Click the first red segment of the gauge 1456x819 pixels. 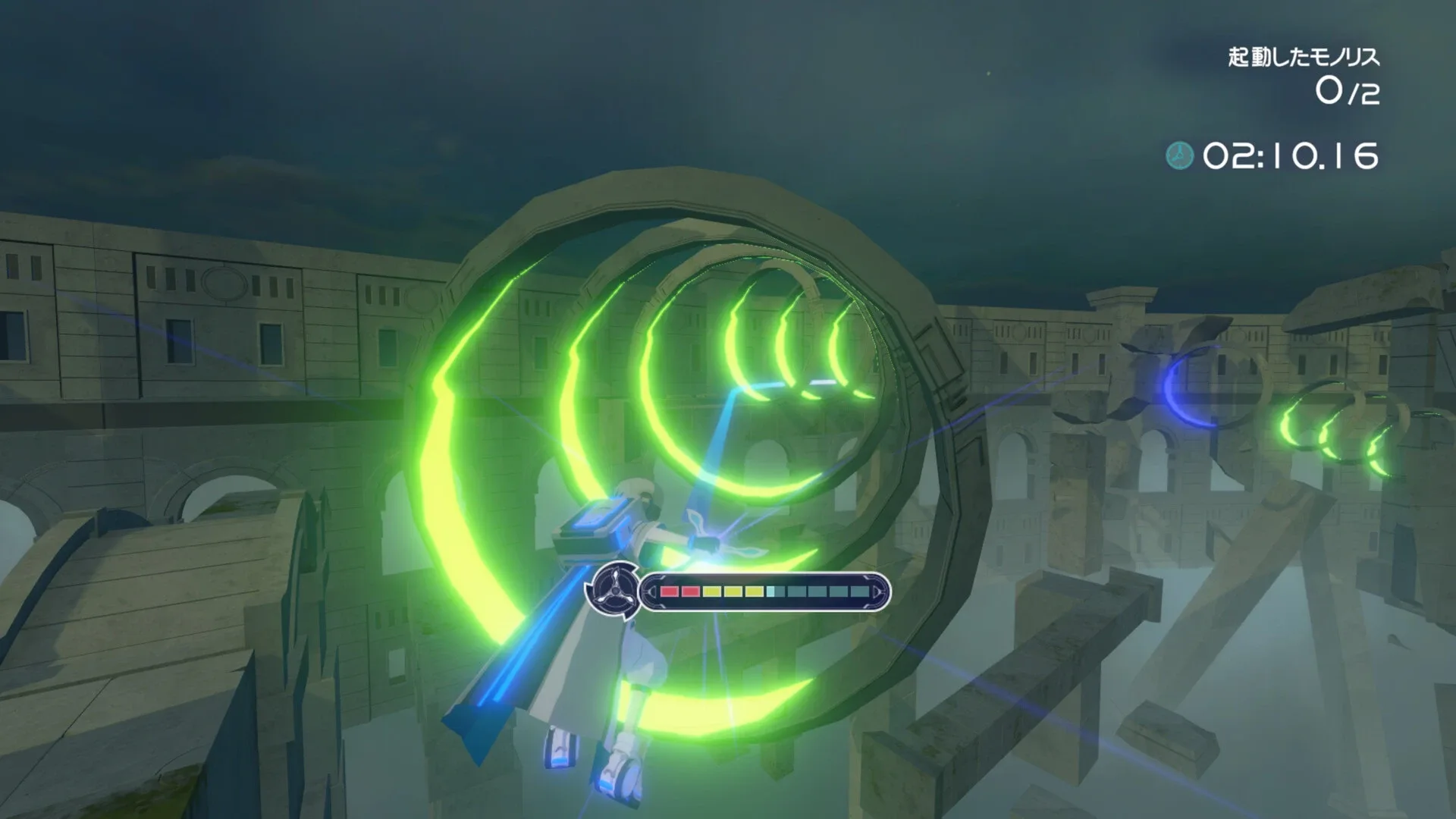[x=669, y=591]
